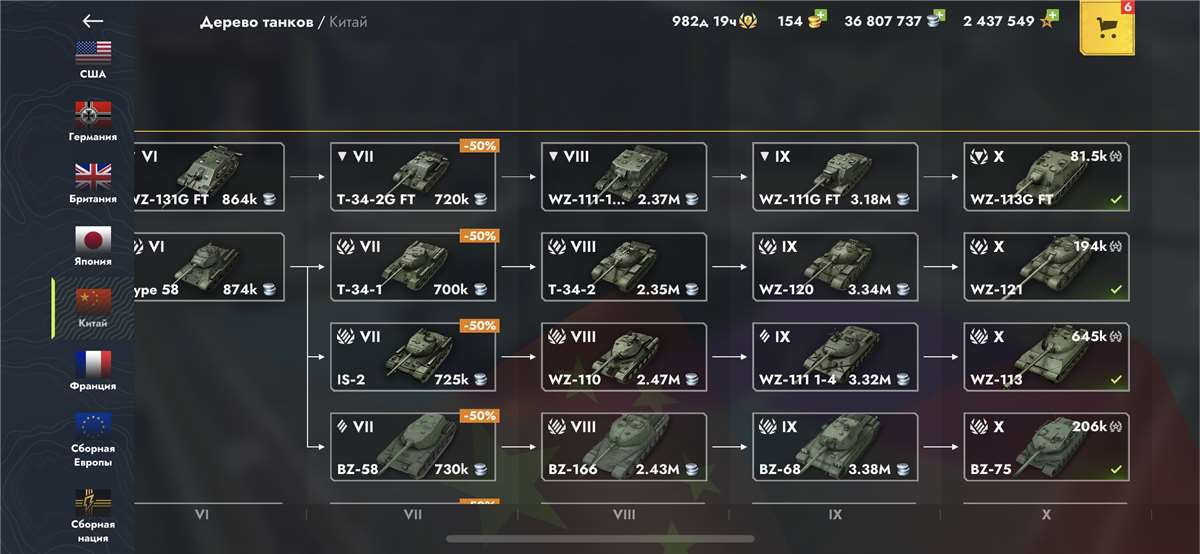Select the T-34-2G FT tank card
Viewport: 1200px width, 554px height.
pyautogui.click(x=413, y=177)
